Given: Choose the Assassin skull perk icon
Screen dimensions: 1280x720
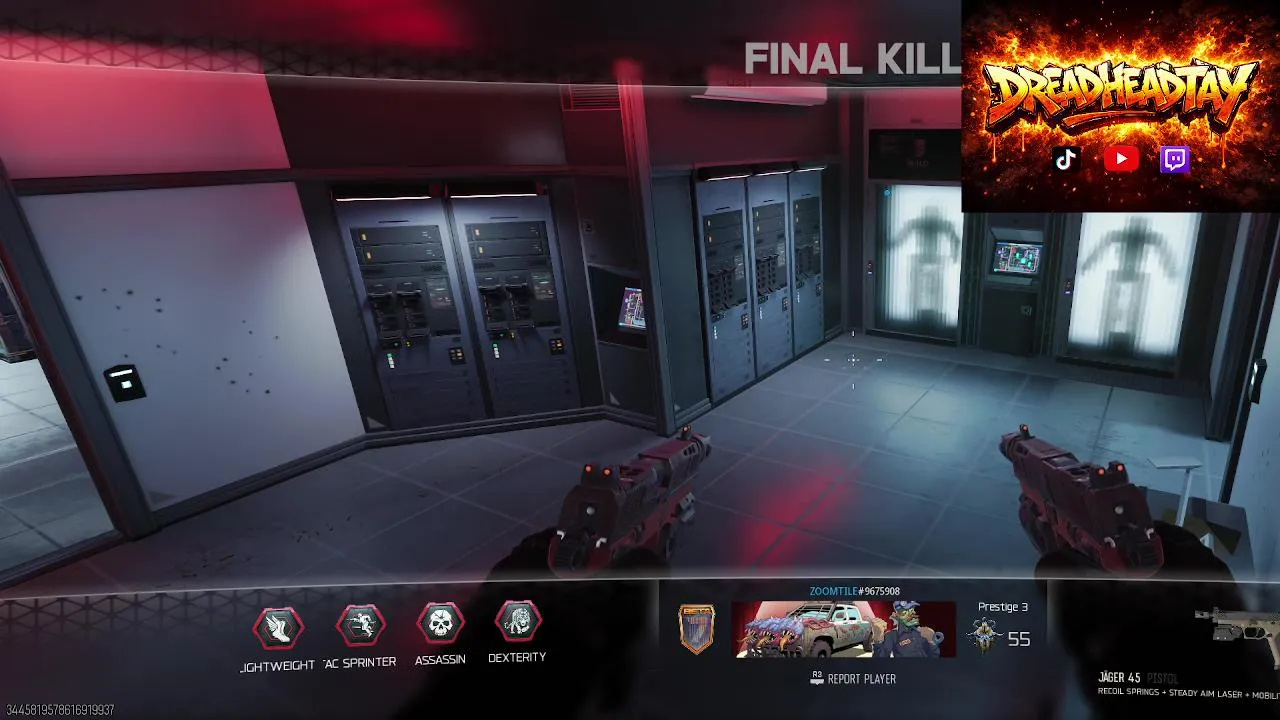Looking at the screenshot, I should click(440, 624).
